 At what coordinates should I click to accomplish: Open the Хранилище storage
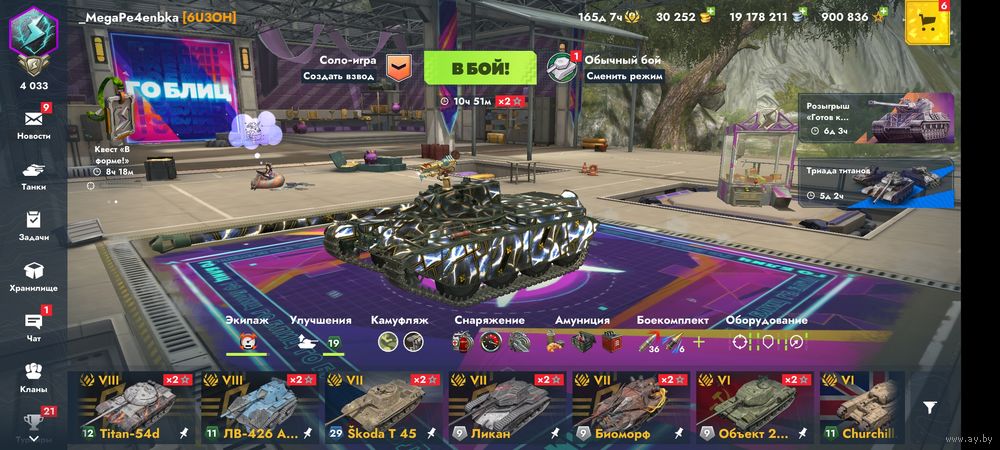(x=34, y=275)
